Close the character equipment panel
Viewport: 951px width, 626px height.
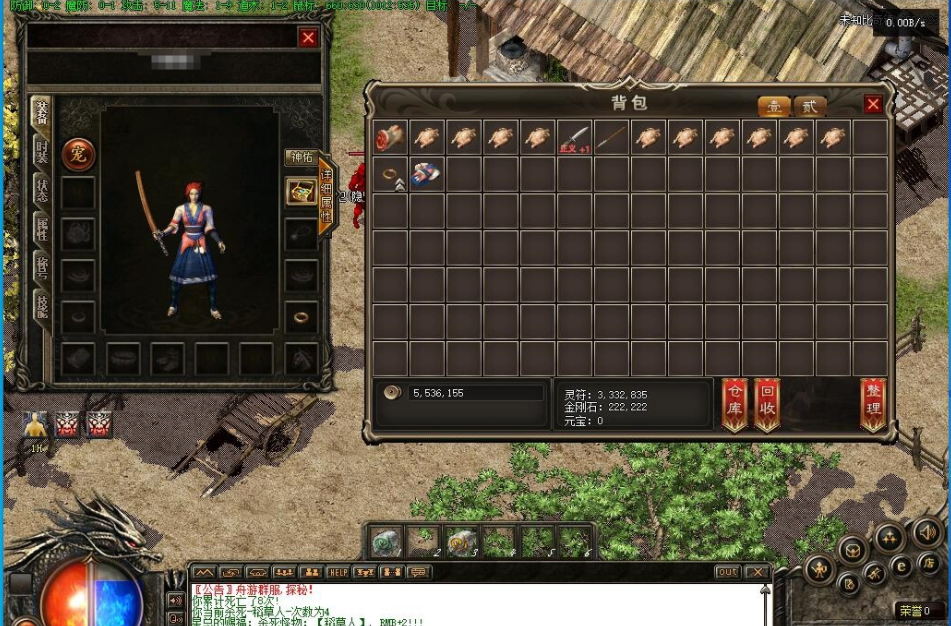[308, 37]
